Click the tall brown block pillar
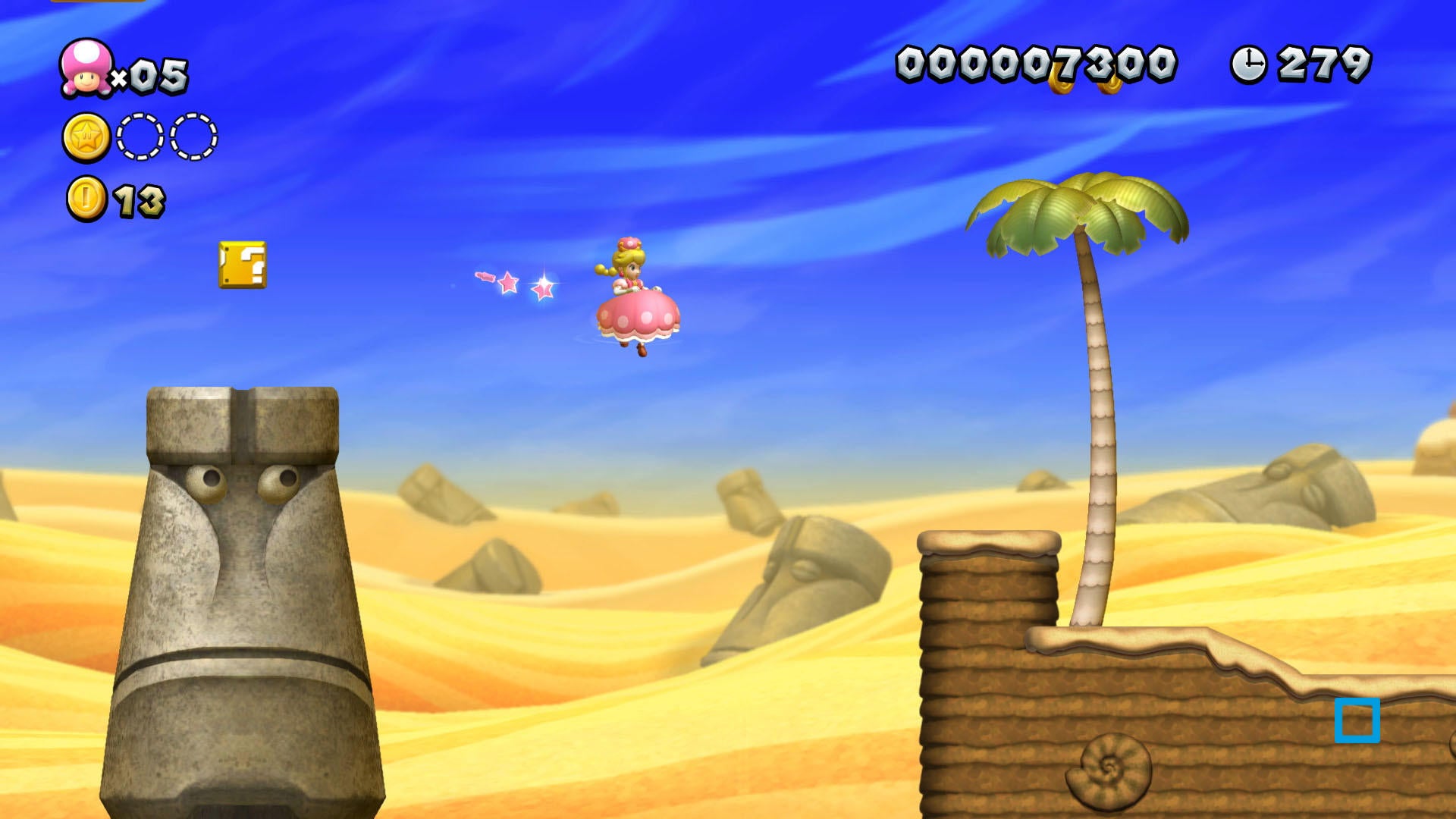The width and height of the screenshot is (1456, 819). 986,667
